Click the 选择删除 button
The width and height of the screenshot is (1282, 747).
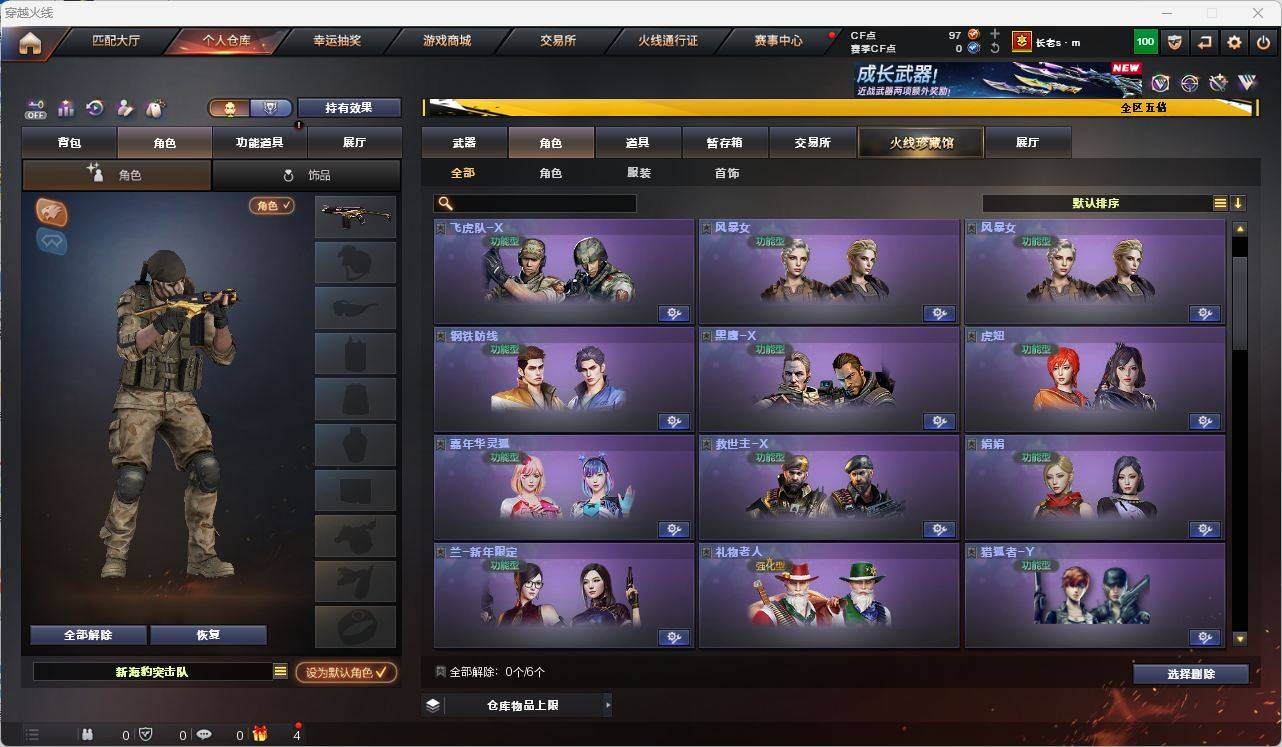point(1190,673)
